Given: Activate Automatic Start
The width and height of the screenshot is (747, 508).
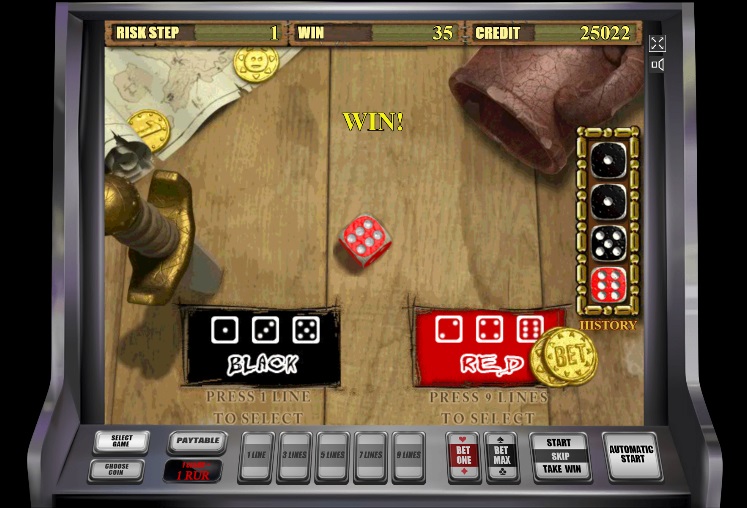Looking at the screenshot, I should pos(632,455).
